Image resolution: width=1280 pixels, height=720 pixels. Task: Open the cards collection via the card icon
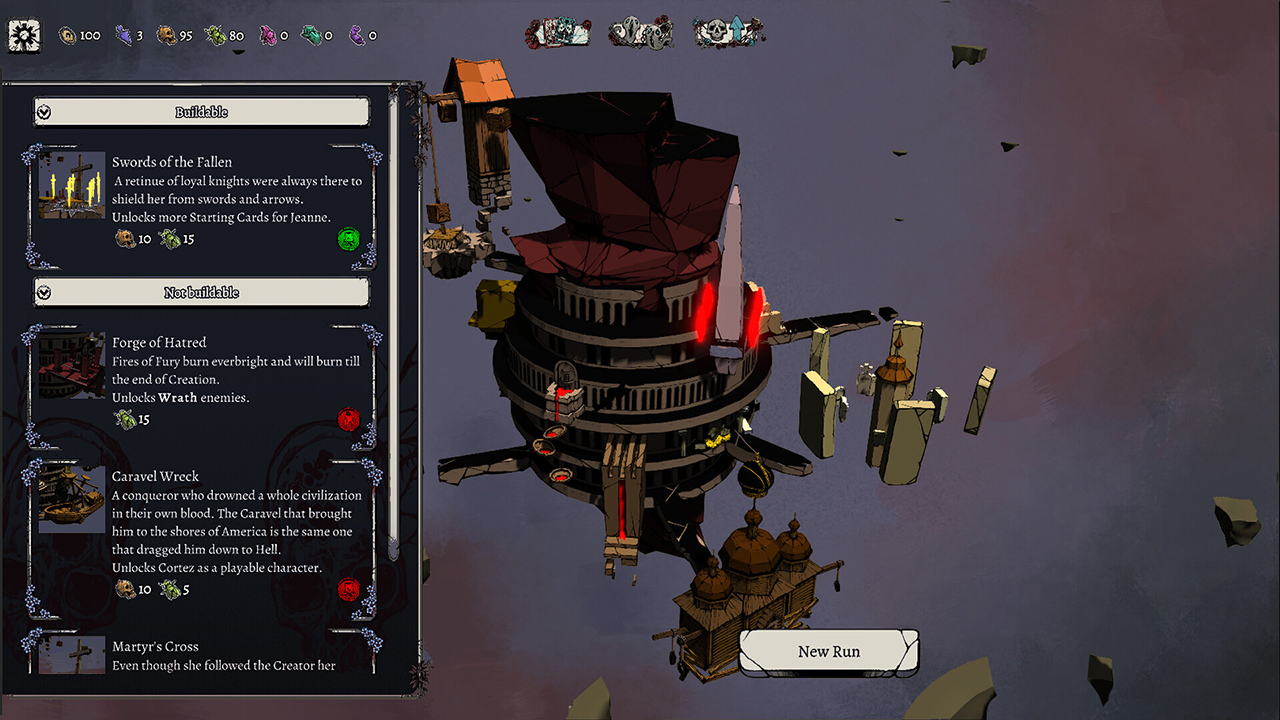[557, 32]
